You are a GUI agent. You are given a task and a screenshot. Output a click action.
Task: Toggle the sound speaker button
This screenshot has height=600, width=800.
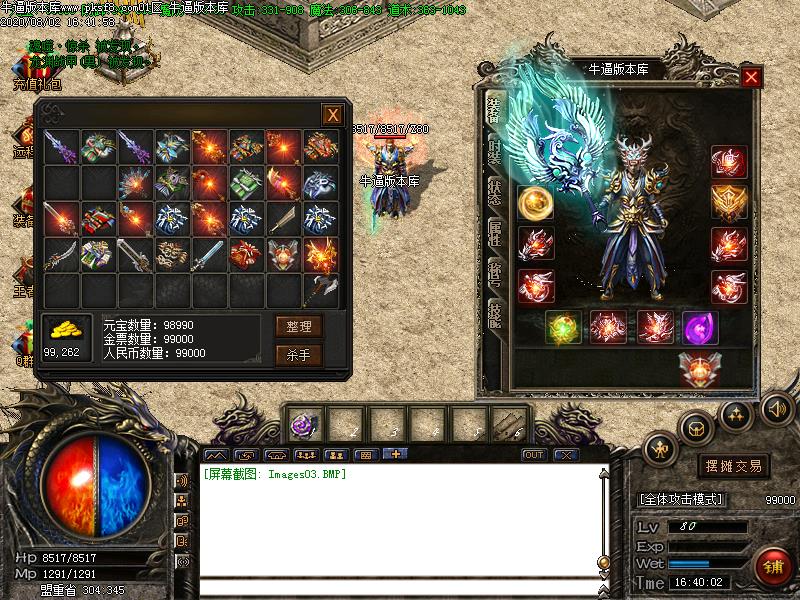point(776,408)
